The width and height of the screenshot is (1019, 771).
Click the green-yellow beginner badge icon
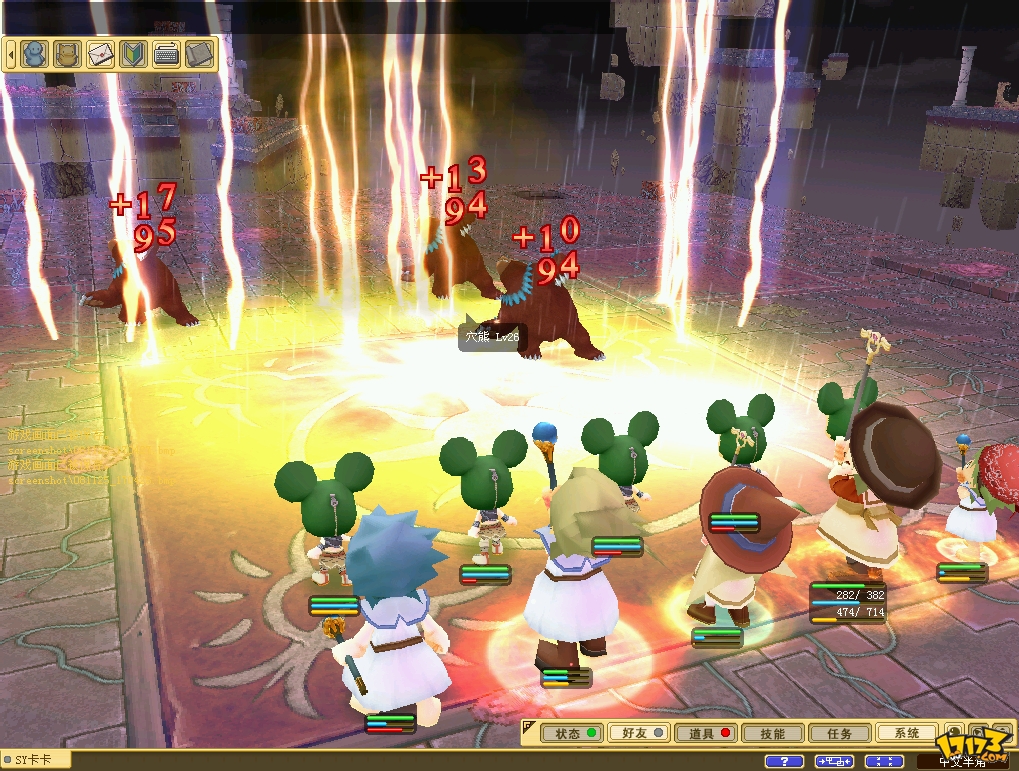point(133,53)
